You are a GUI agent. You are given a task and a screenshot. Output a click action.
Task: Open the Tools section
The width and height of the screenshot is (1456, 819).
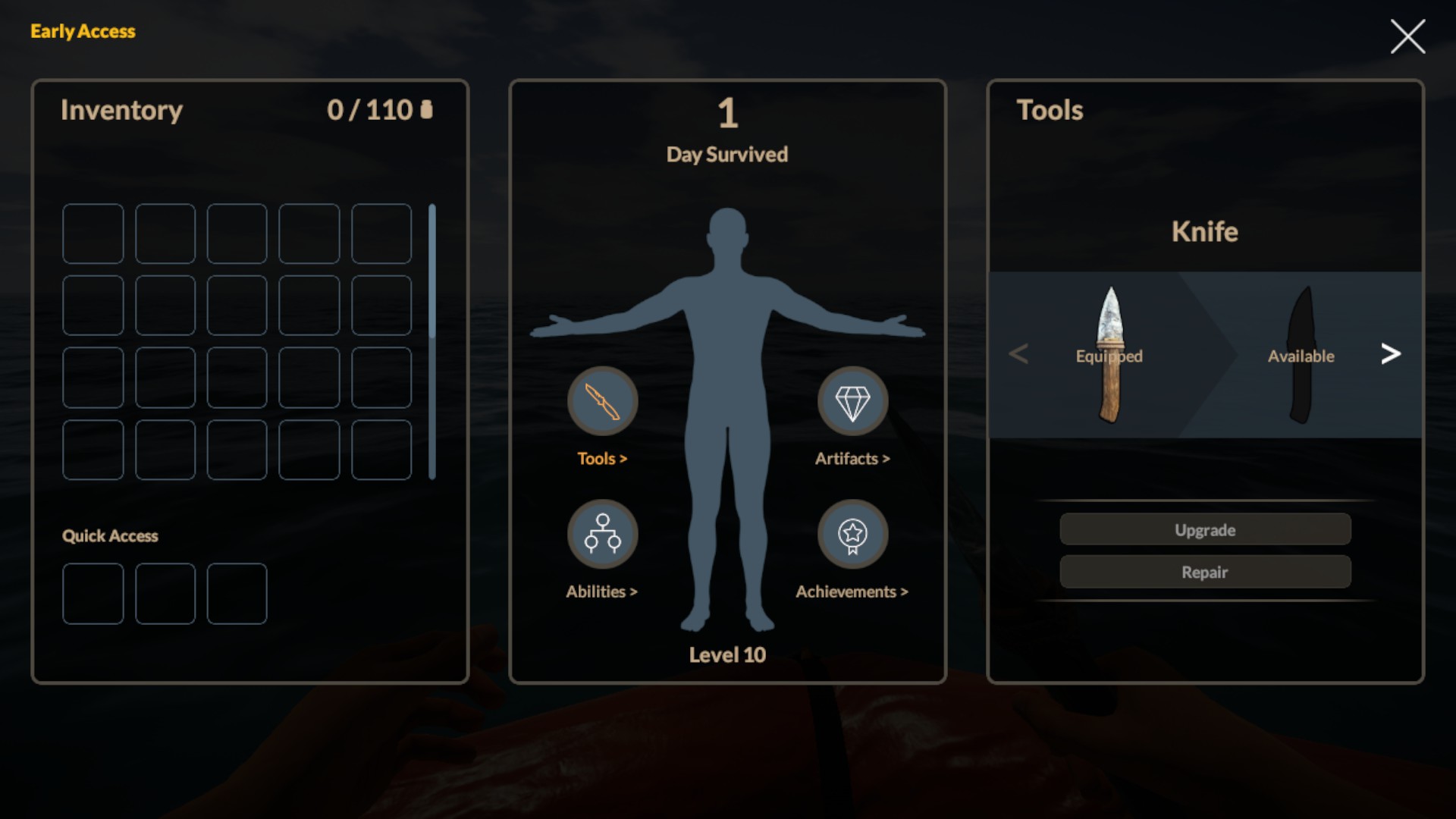point(602,401)
